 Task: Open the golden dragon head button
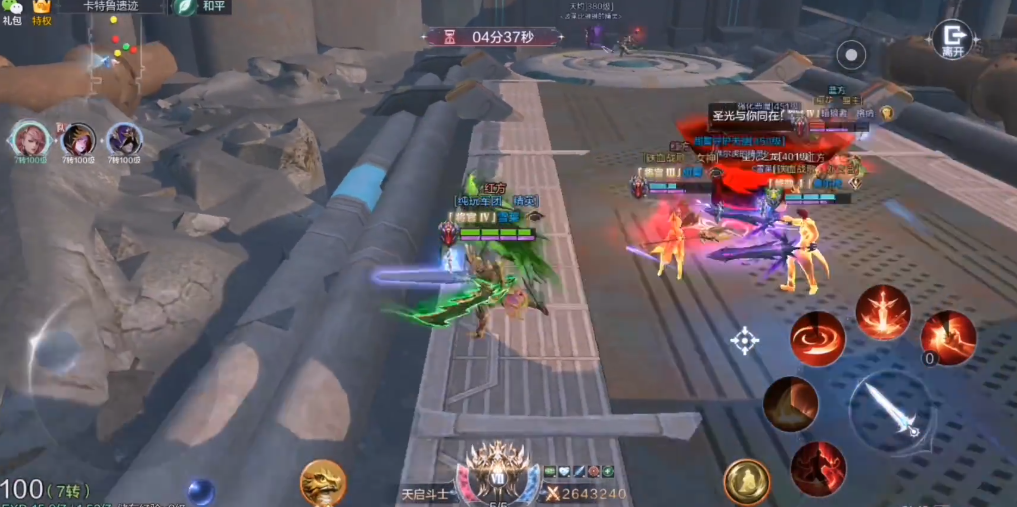(322, 482)
